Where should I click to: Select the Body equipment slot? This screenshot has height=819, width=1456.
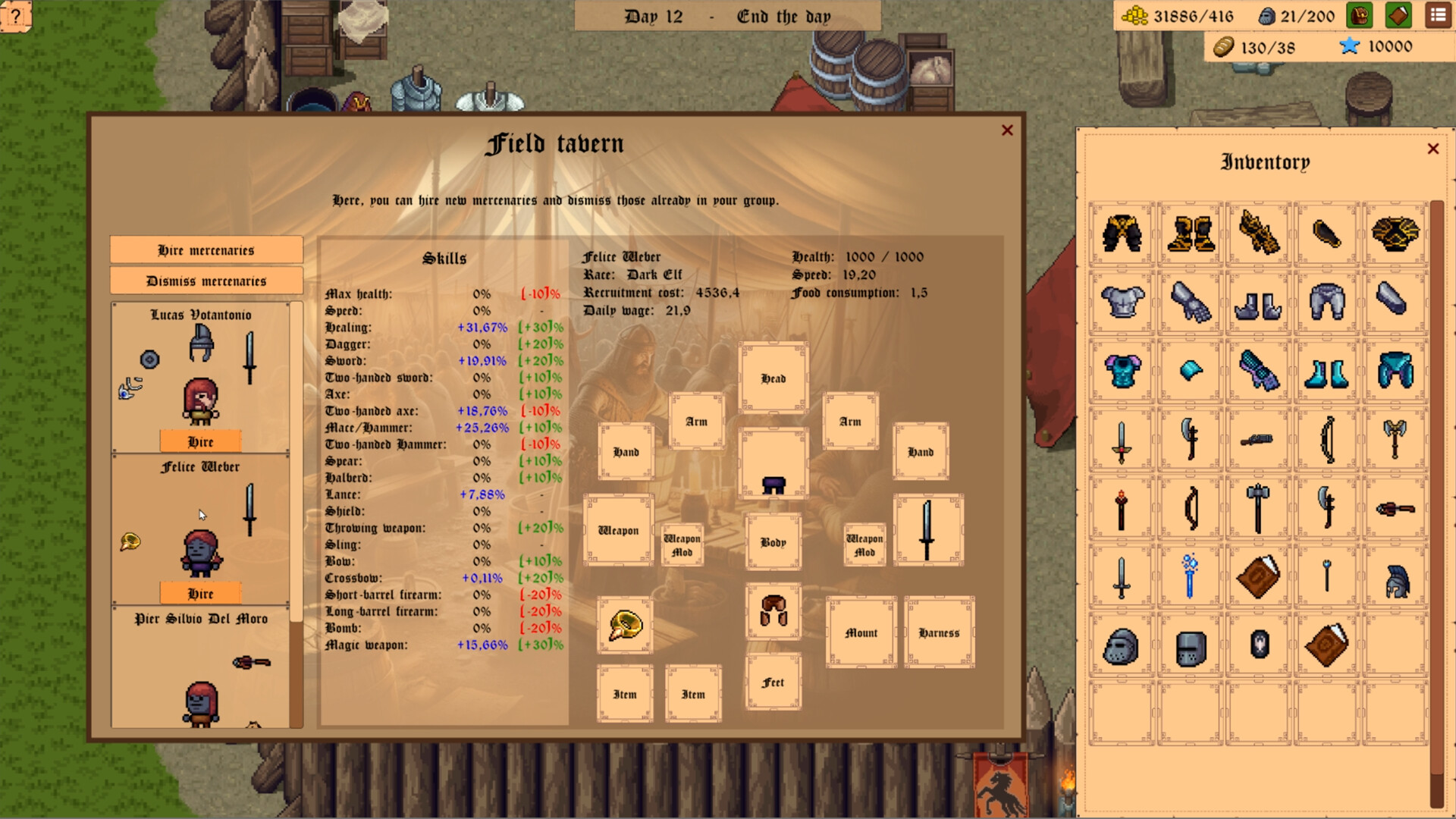[x=773, y=541]
